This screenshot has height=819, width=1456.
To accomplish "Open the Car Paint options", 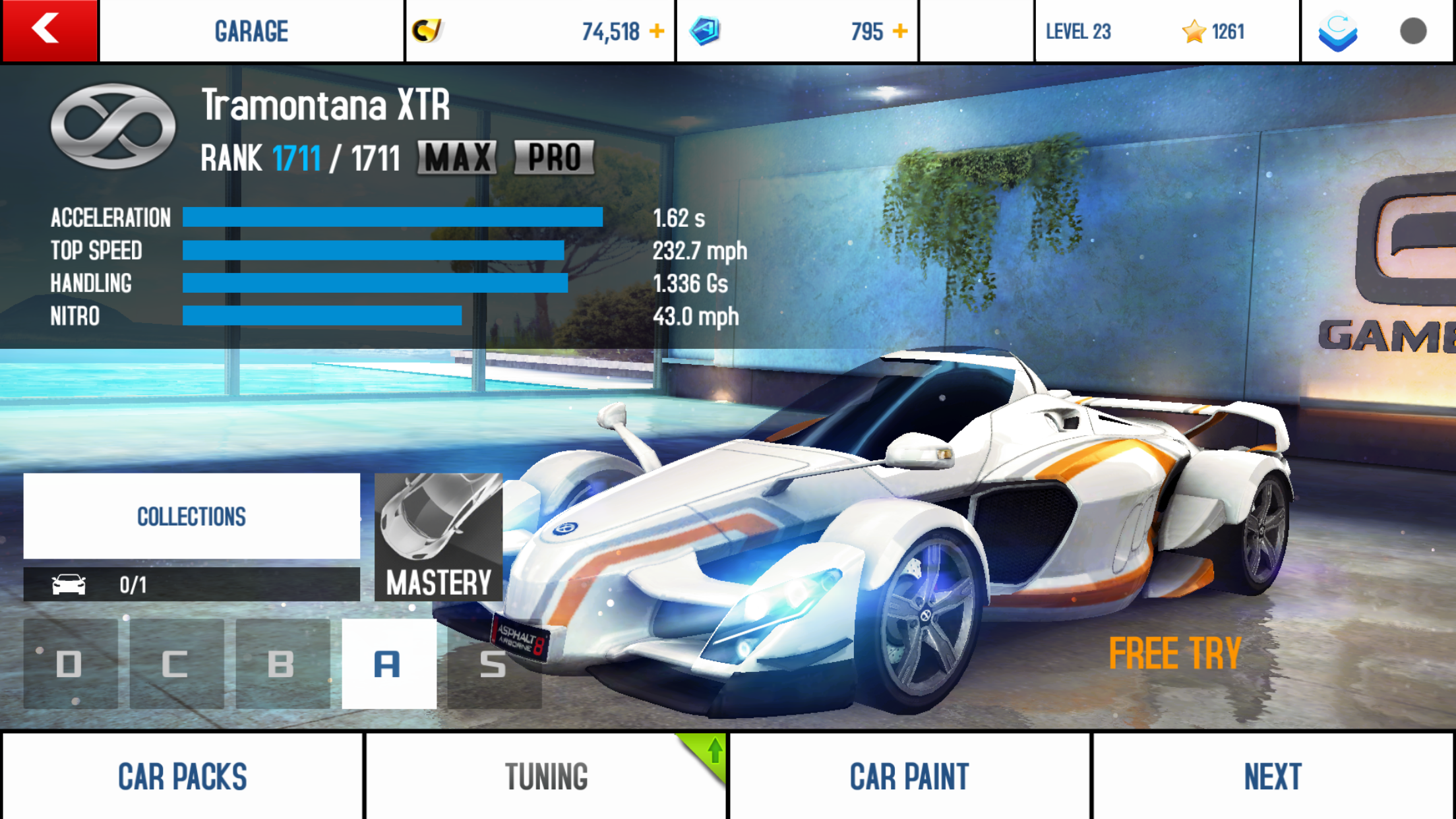I will (x=909, y=776).
